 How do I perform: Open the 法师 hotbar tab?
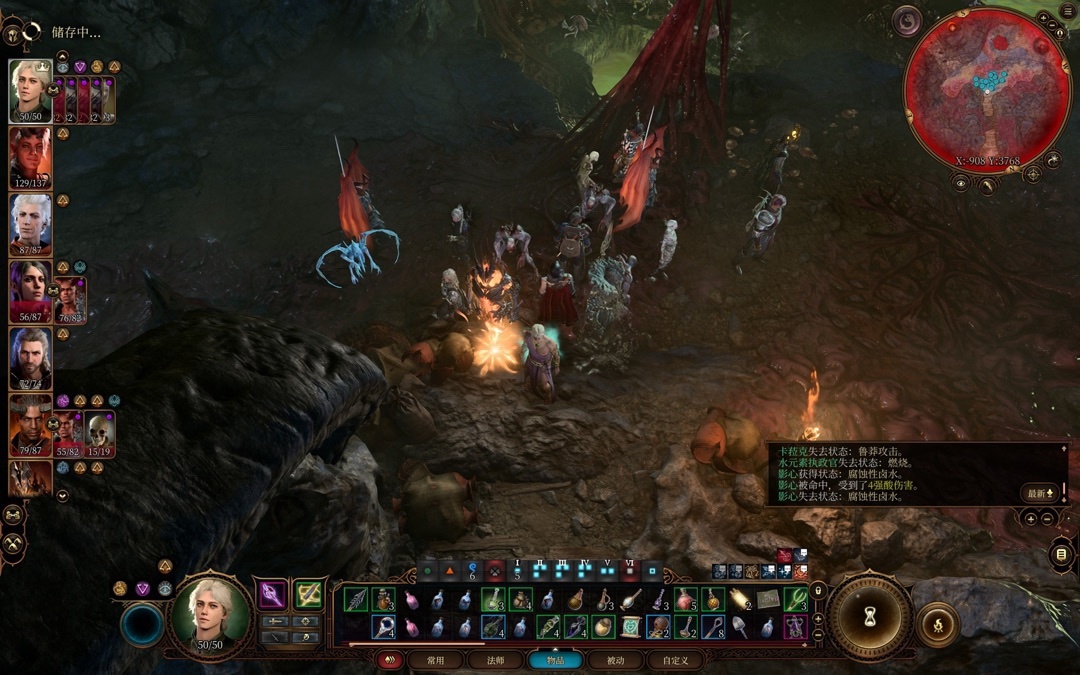[495, 660]
